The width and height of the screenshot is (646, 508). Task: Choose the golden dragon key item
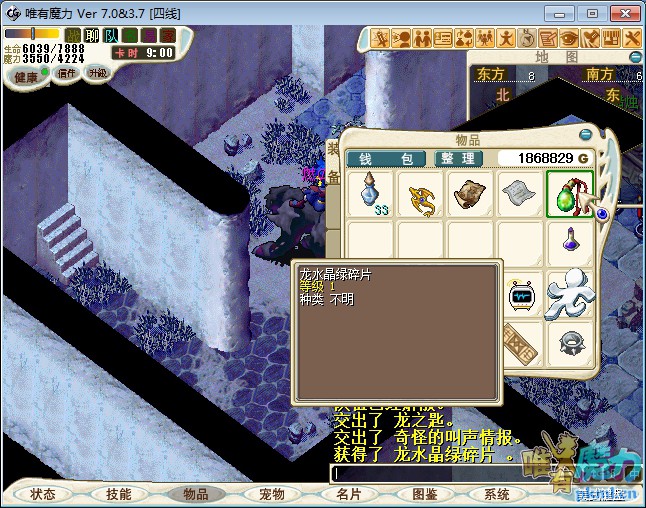click(x=421, y=195)
